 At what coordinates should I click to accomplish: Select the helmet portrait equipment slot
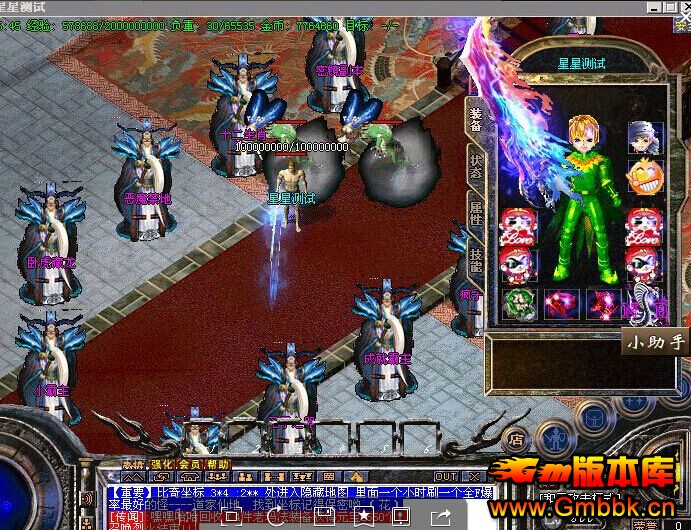pyautogui.click(x=645, y=137)
